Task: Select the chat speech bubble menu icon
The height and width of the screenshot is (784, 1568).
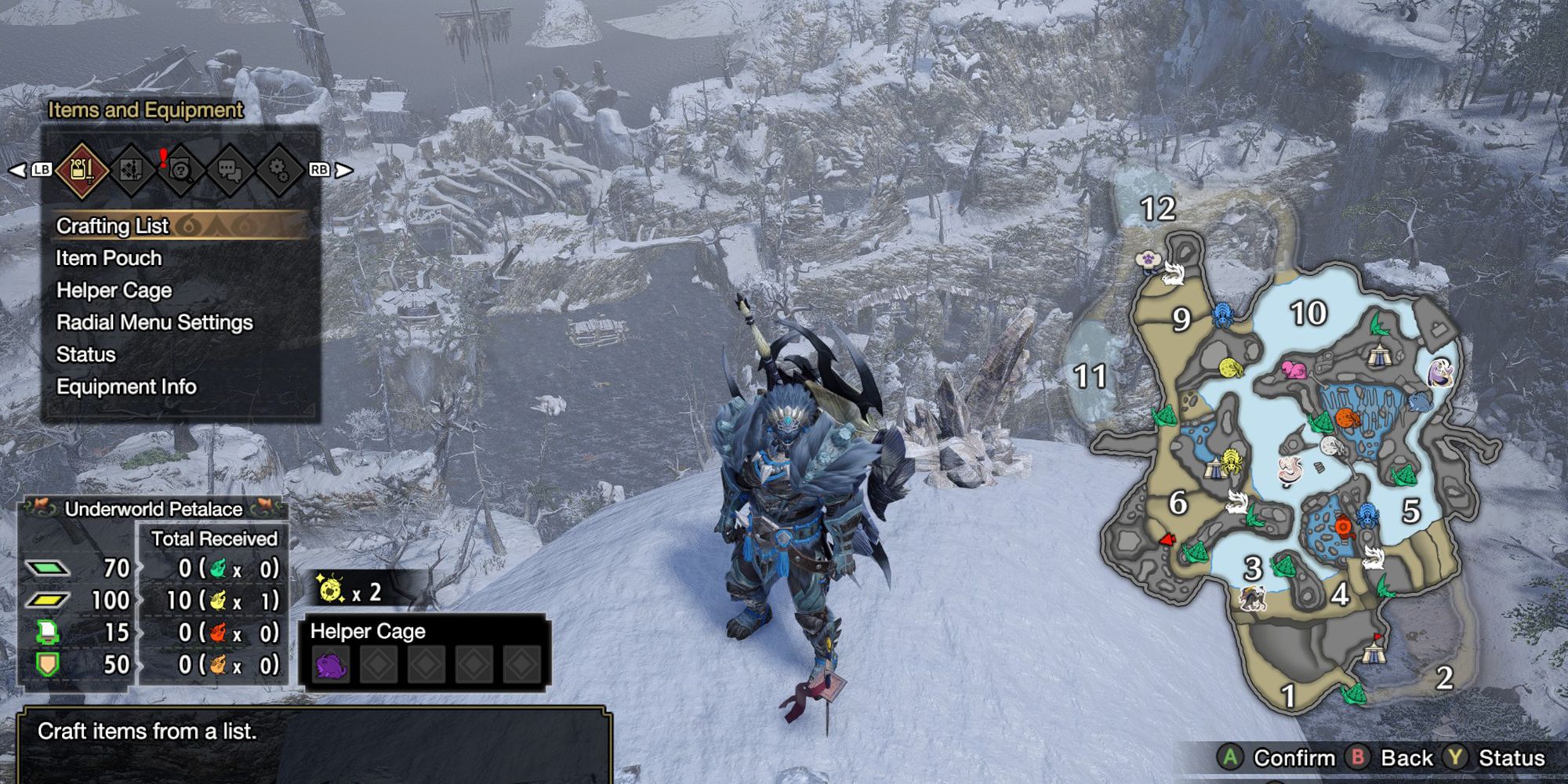Action: [230, 171]
